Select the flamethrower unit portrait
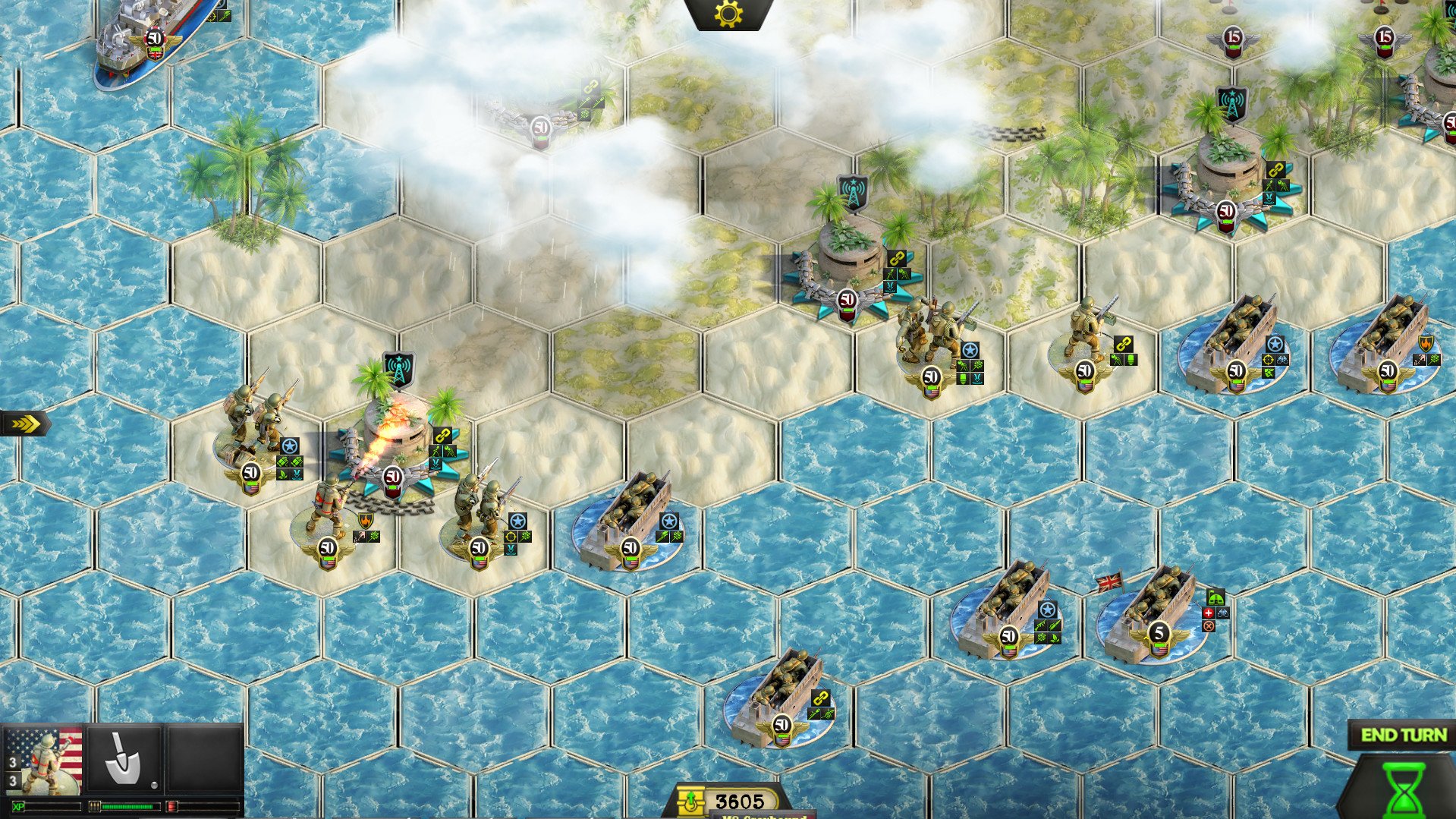Image resolution: width=1456 pixels, height=819 pixels. [43, 760]
